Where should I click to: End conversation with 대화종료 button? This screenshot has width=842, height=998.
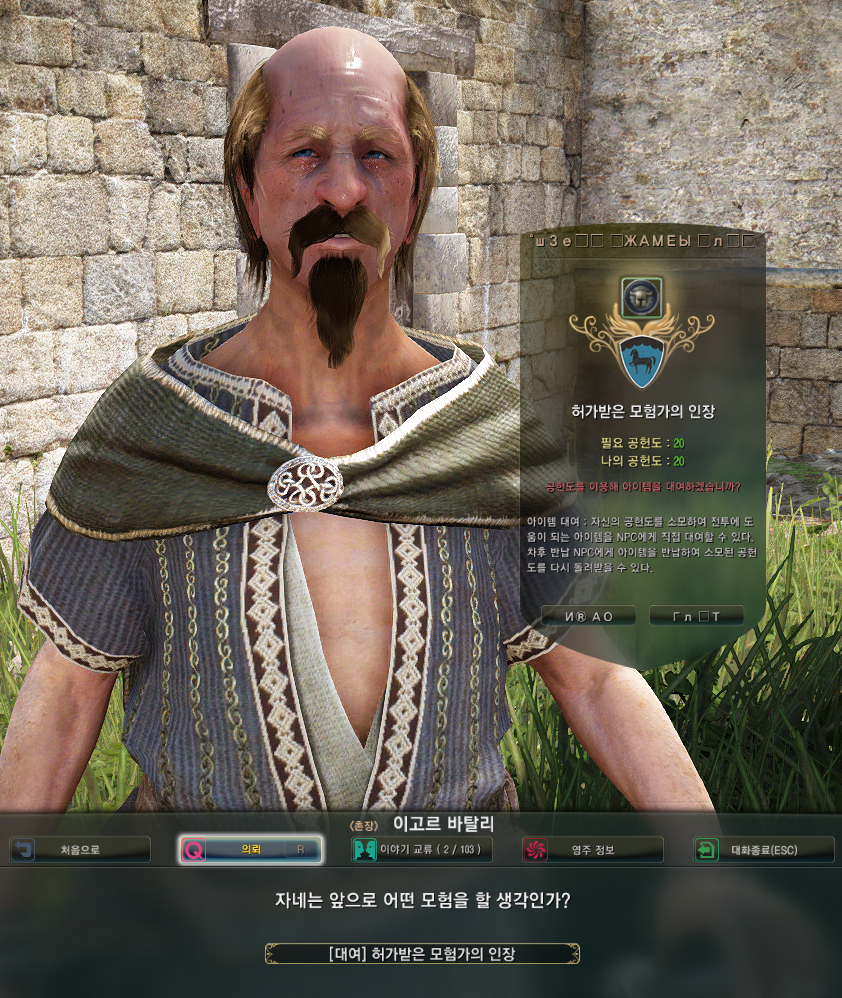764,850
